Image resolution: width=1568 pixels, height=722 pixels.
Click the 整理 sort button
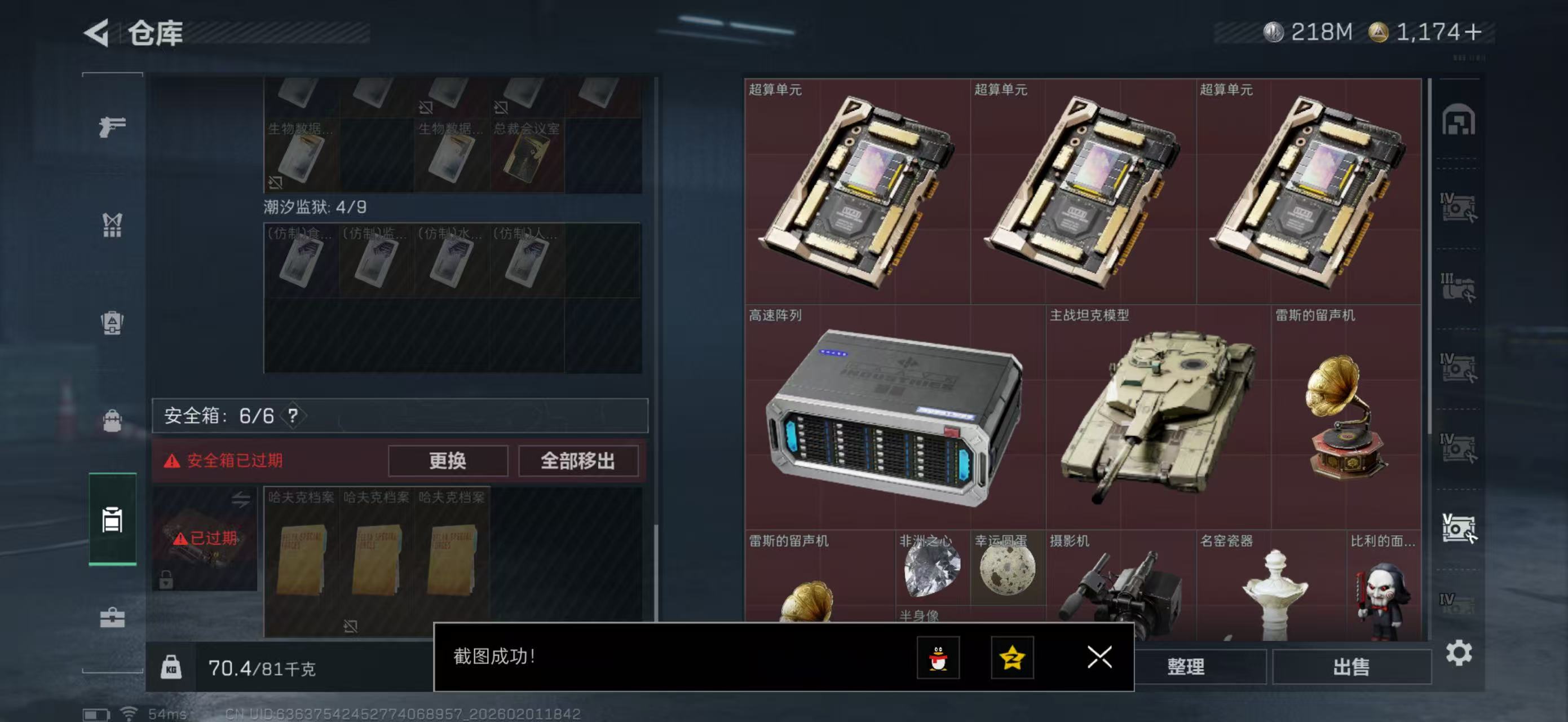1186,667
